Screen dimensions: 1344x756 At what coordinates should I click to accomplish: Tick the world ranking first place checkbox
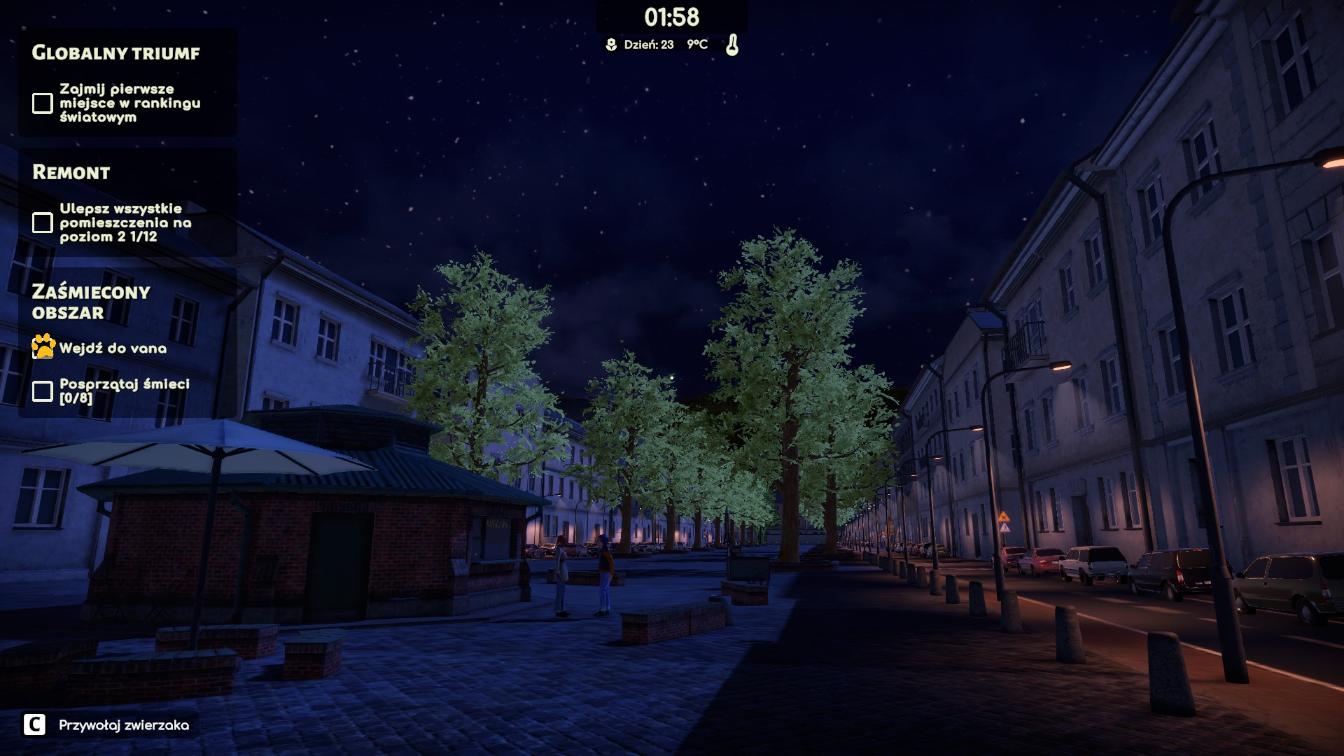tap(42, 103)
